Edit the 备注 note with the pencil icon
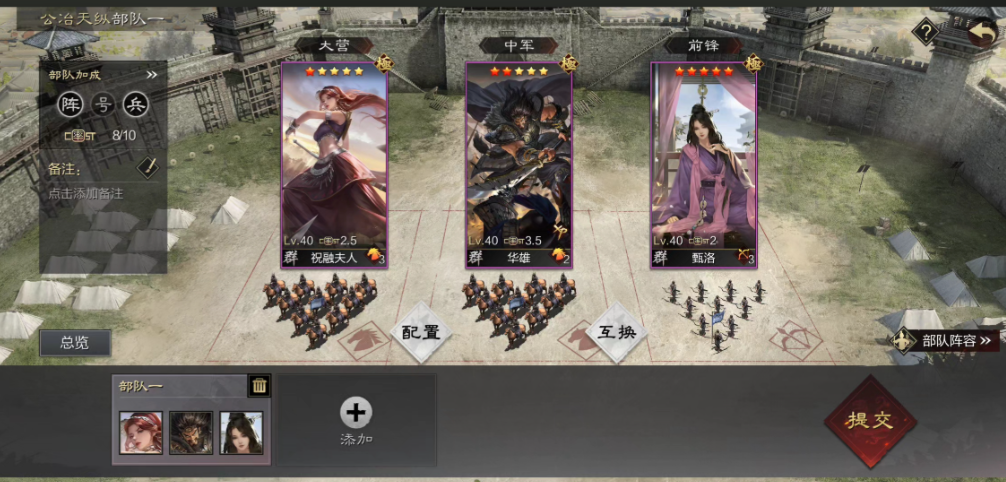The width and height of the screenshot is (1006, 482). (147, 167)
